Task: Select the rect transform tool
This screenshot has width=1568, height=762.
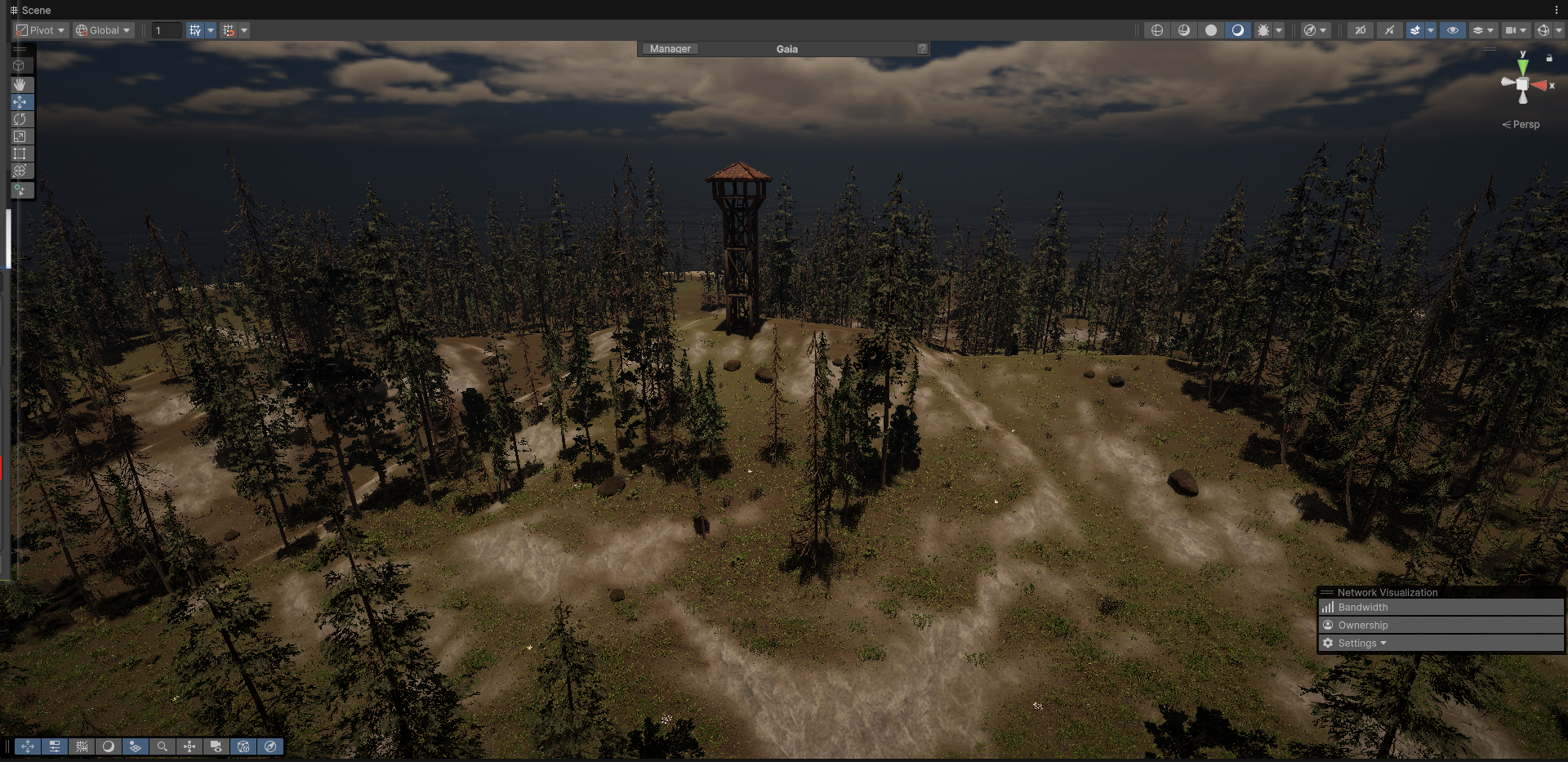Action: 20,154
